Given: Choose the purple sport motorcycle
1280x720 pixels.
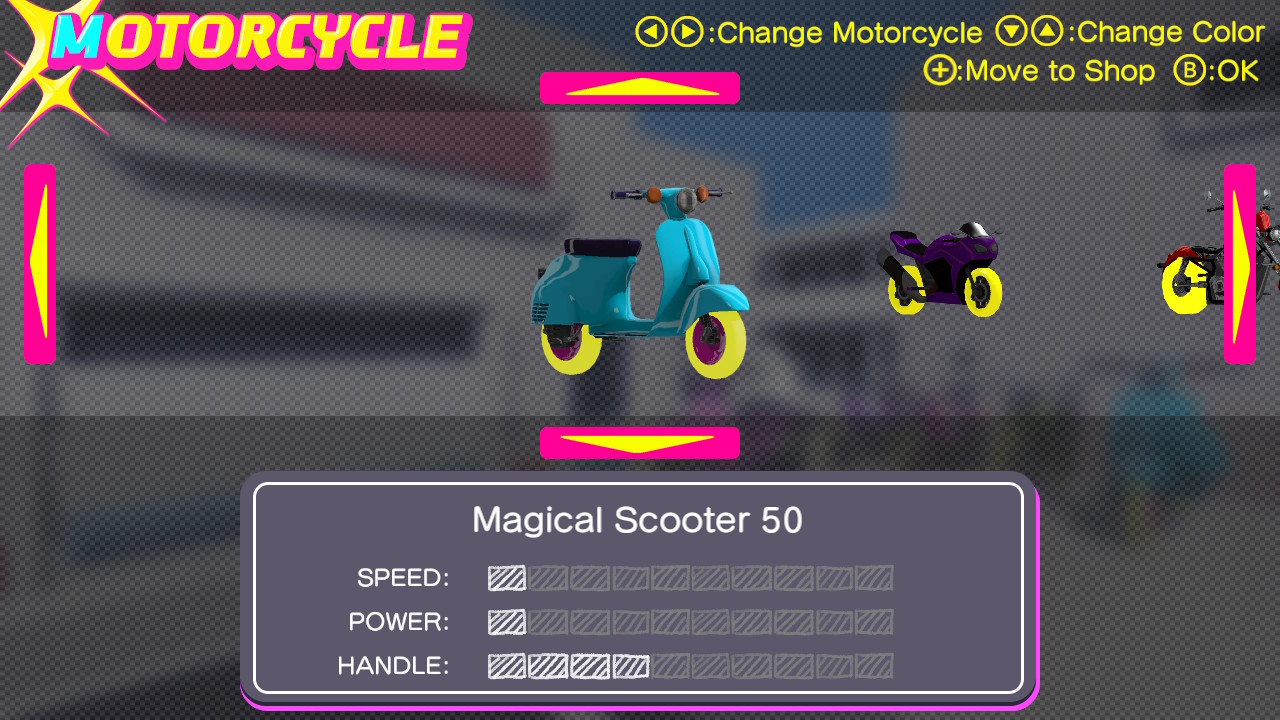Looking at the screenshot, I should click(943, 270).
